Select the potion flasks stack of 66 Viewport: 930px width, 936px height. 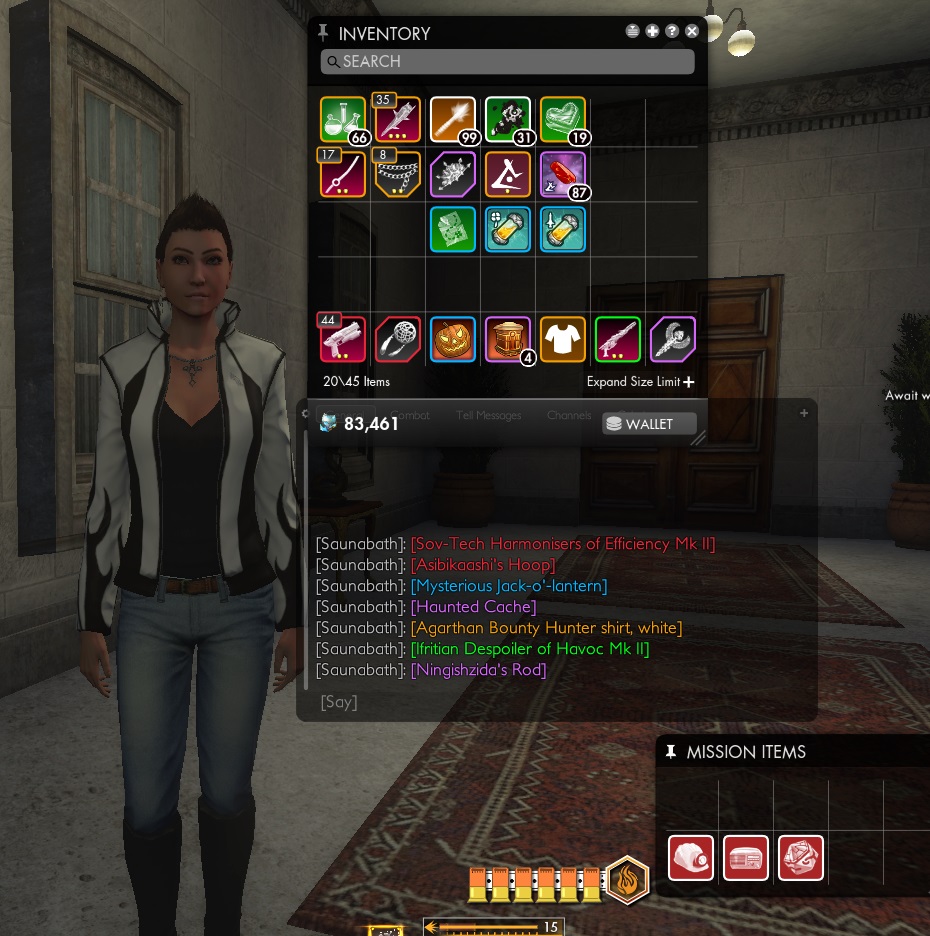tap(343, 120)
